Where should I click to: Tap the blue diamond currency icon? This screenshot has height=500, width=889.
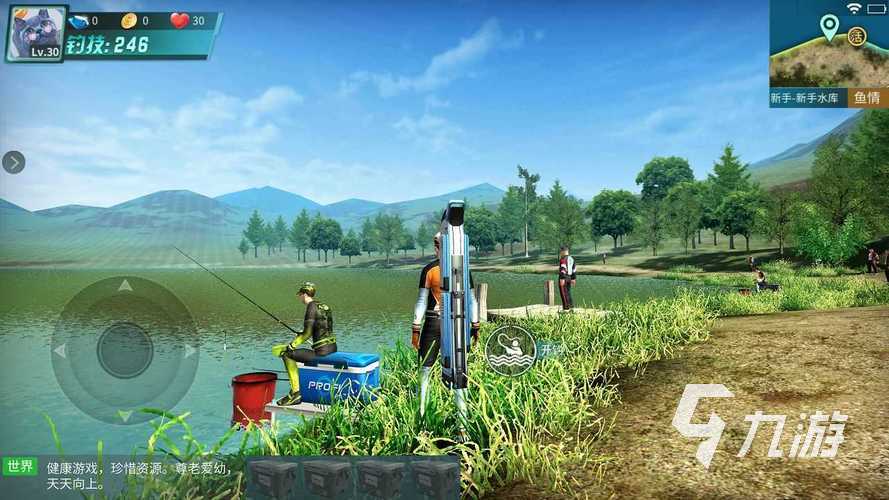click(x=79, y=21)
